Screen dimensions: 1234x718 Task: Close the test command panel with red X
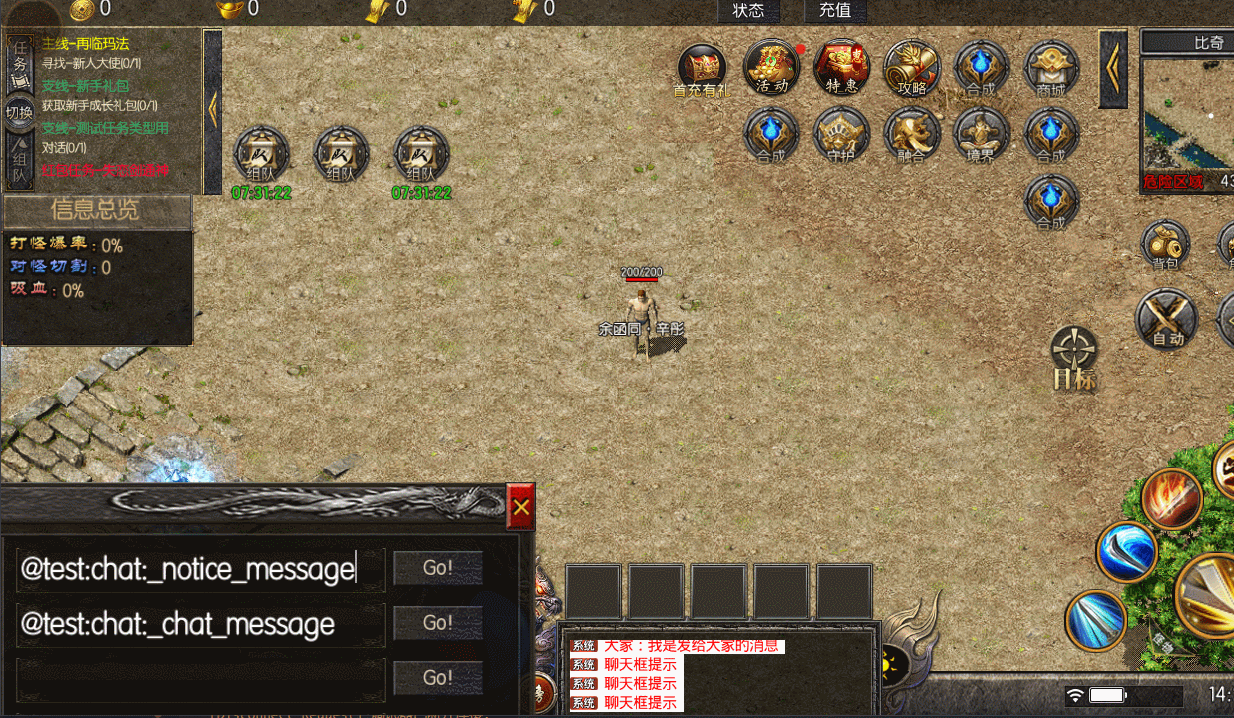(521, 508)
